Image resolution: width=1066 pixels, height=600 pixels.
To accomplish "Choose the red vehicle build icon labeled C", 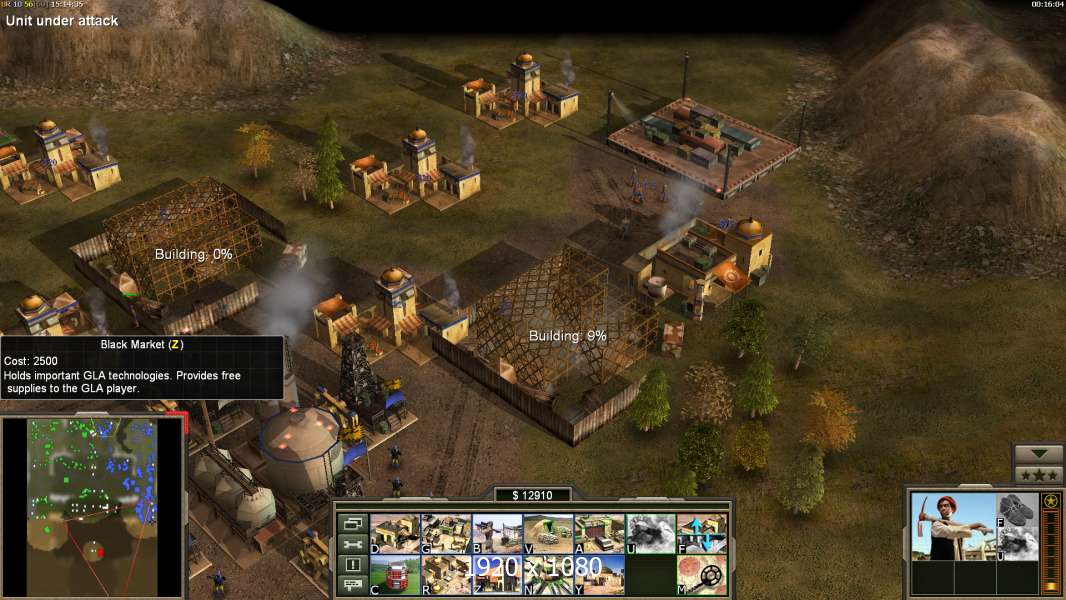I will point(395,574).
